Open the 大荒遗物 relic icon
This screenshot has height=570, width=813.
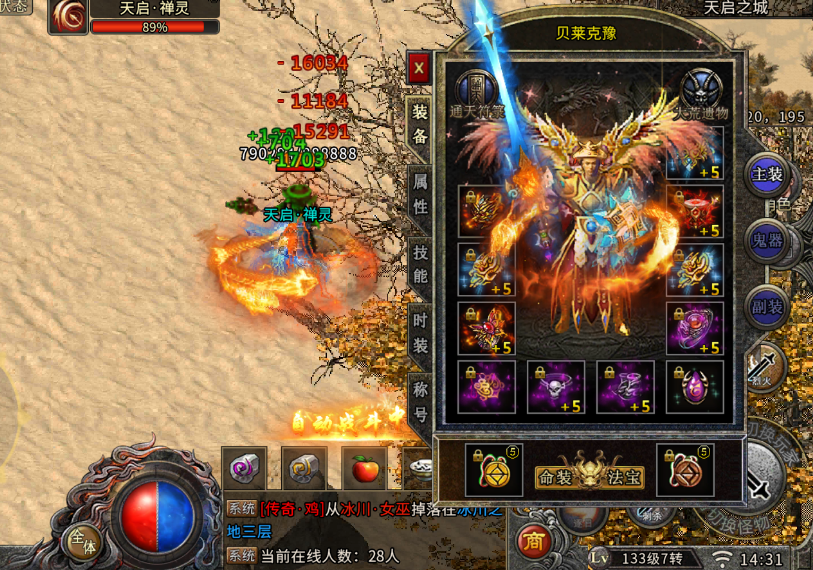click(701, 89)
